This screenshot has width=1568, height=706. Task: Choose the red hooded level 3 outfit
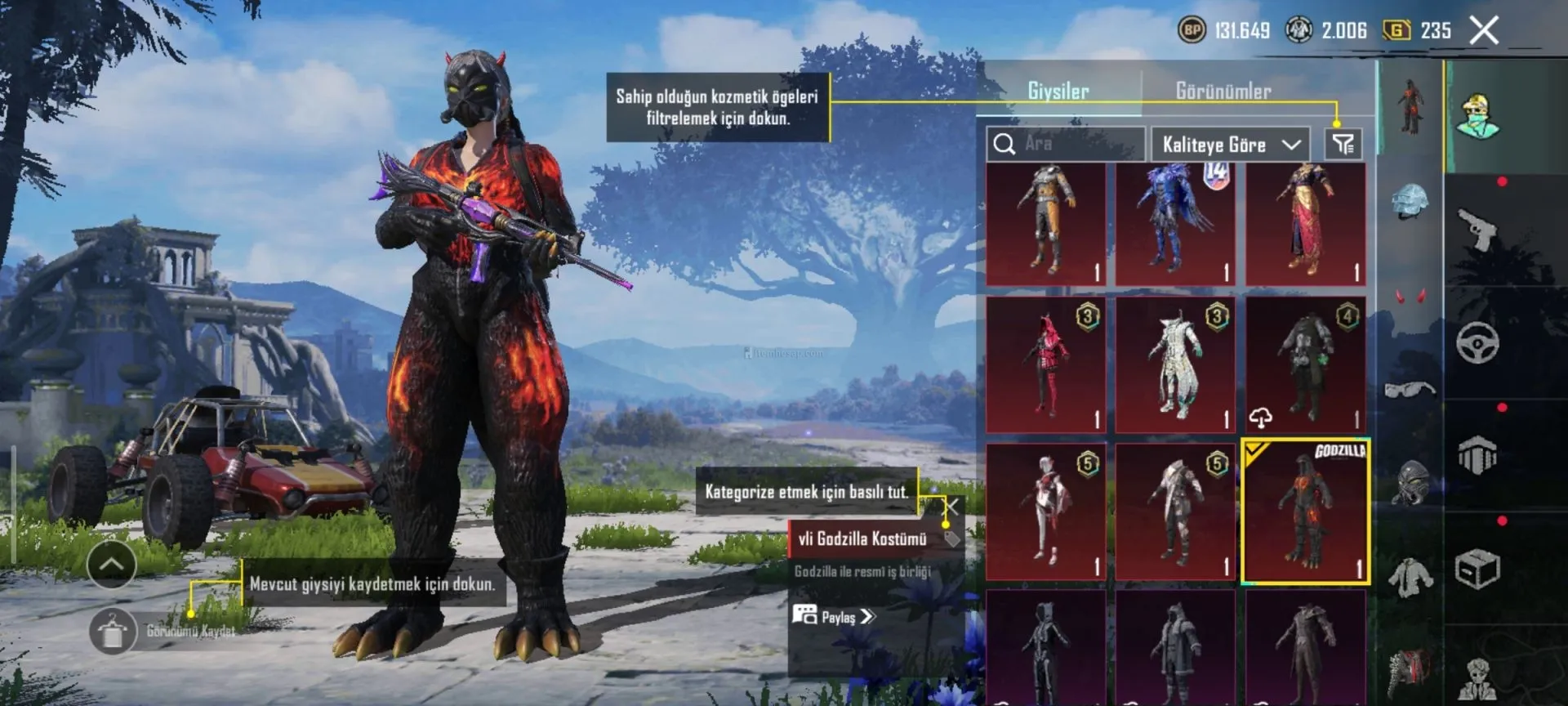1045,364
